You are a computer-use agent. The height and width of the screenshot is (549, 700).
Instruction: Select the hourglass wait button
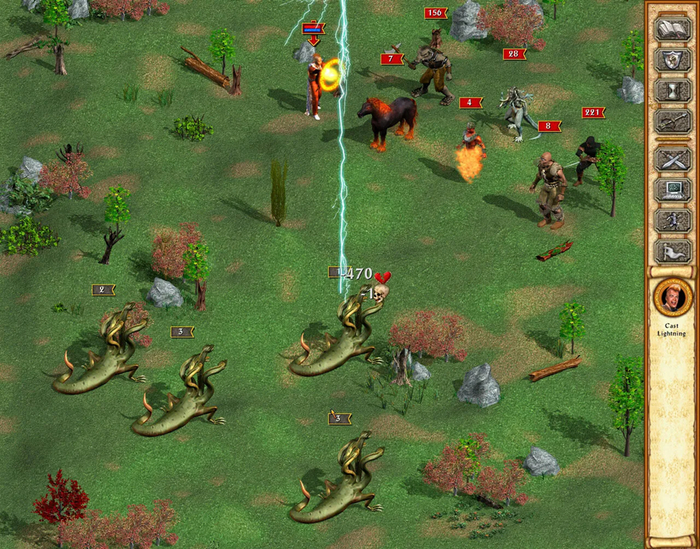(x=670, y=91)
